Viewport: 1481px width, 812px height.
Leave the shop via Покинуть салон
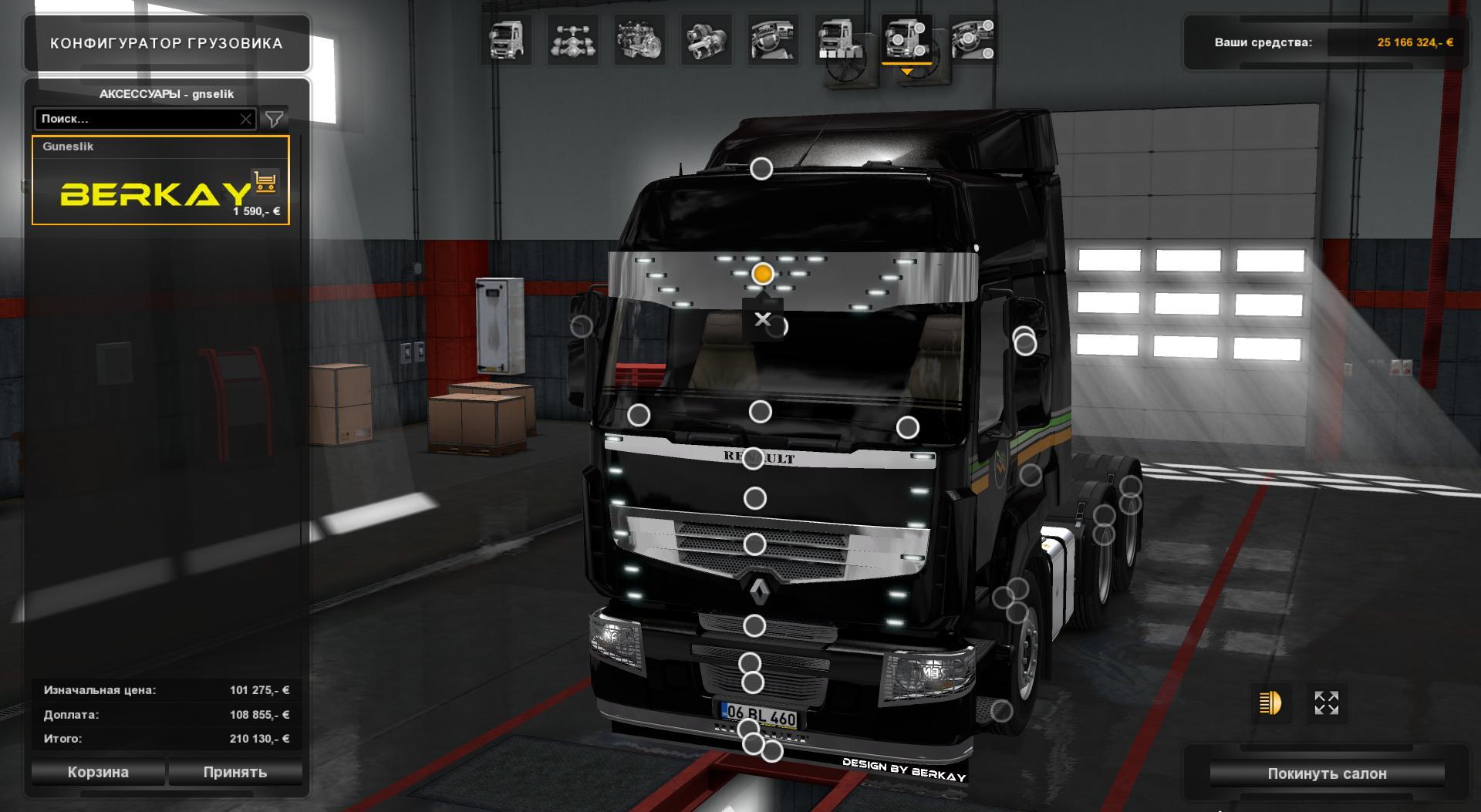pyautogui.click(x=1327, y=773)
